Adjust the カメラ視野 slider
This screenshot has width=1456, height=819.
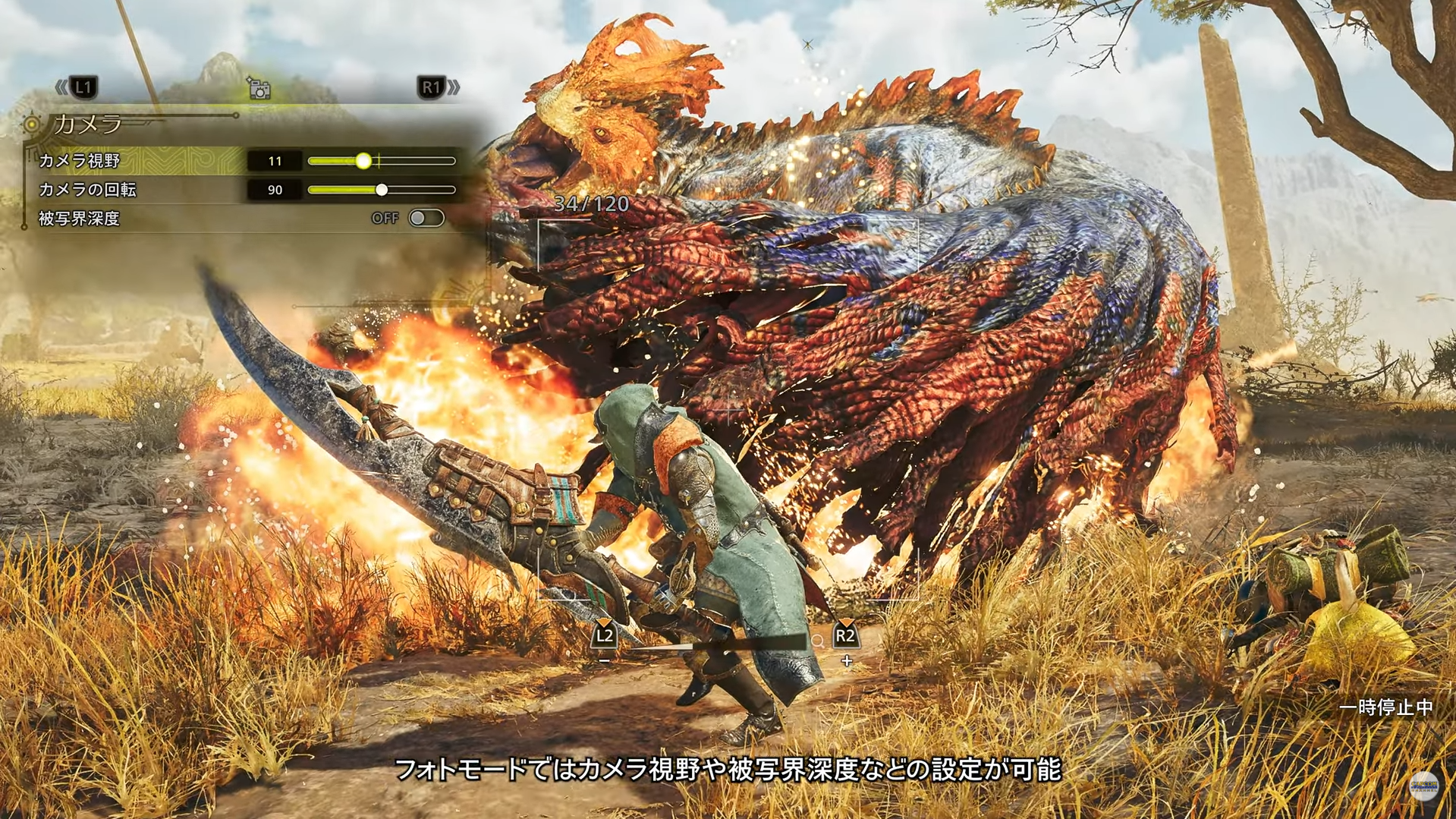point(364,161)
